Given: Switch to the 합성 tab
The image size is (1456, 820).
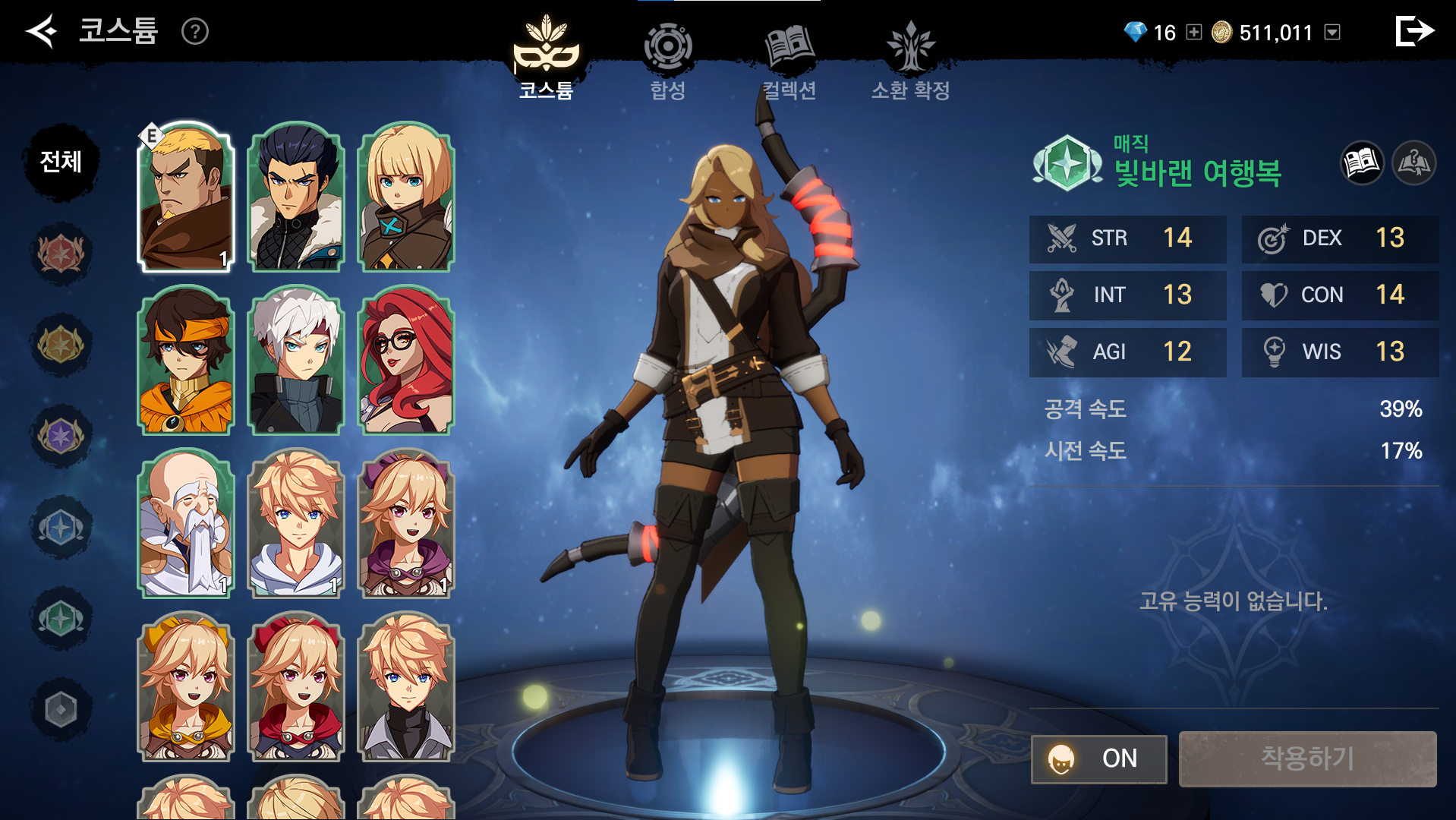Looking at the screenshot, I should [x=667, y=62].
